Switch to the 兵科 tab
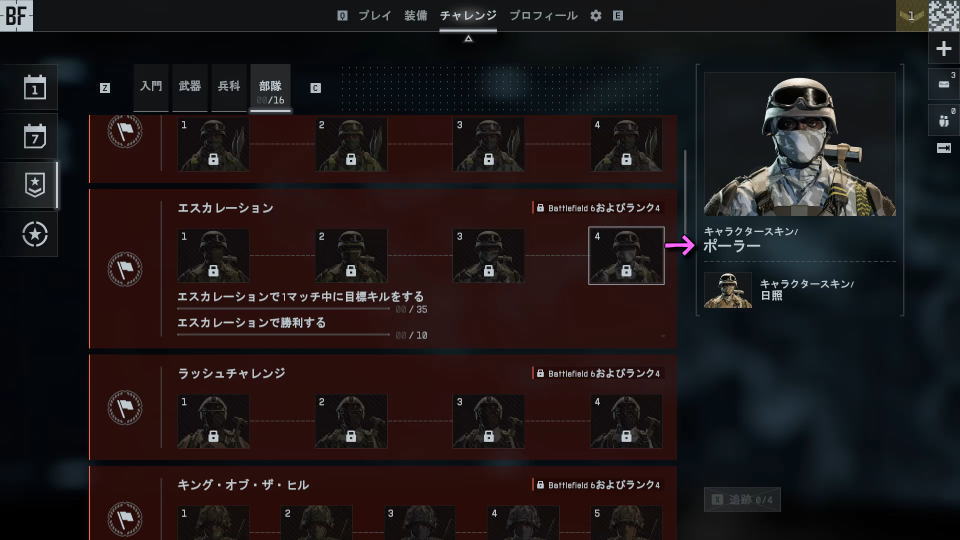 point(228,87)
